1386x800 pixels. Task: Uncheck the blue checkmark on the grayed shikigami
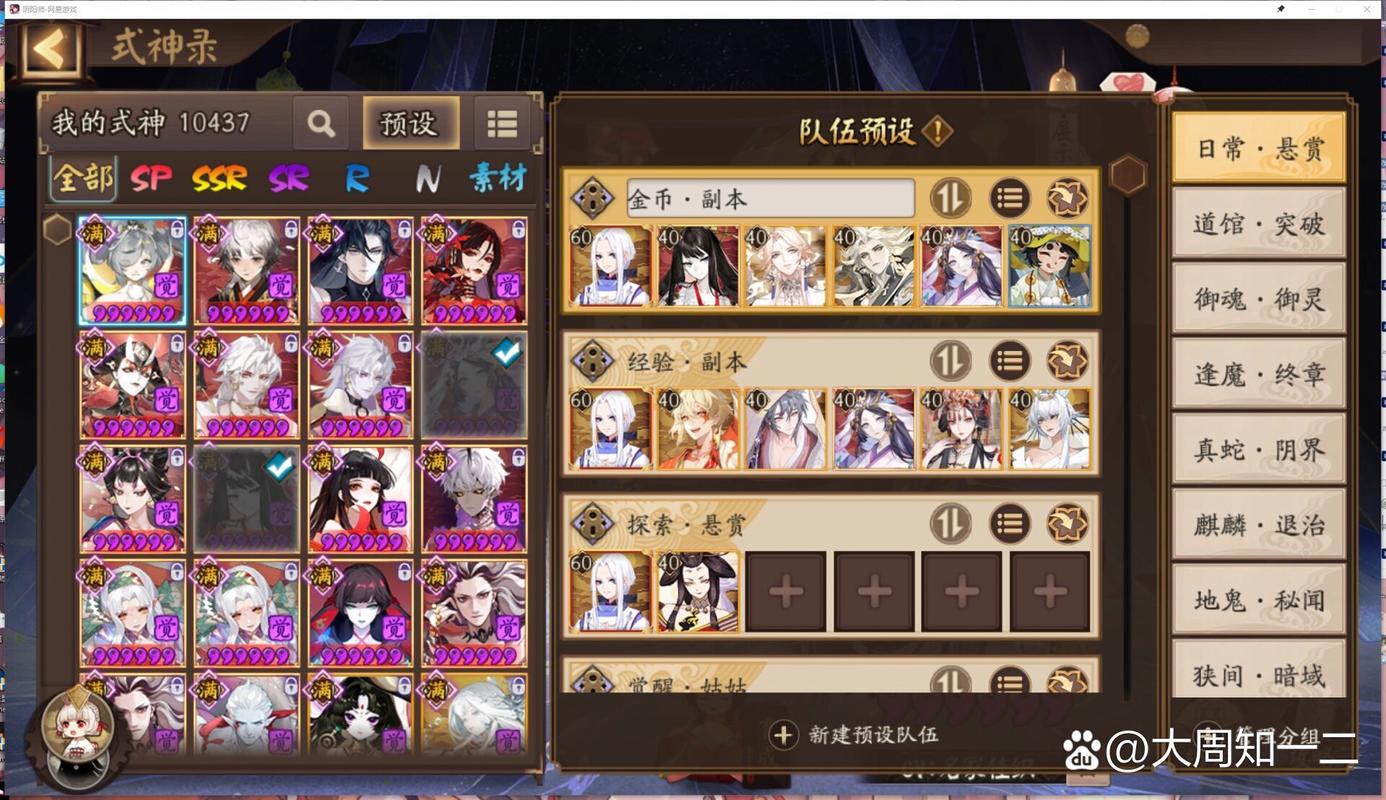point(505,351)
